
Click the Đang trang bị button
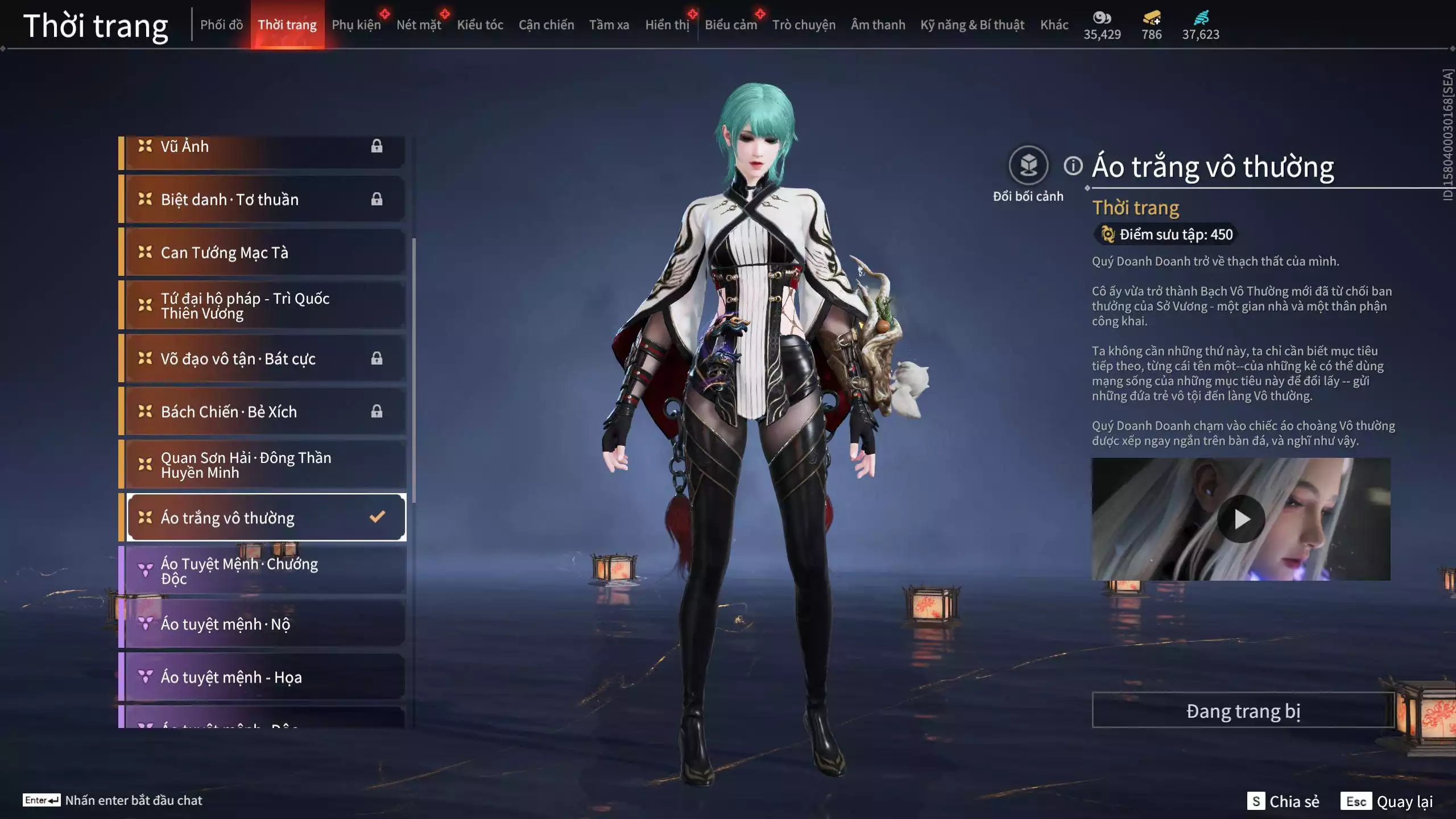pos(1243,711)
